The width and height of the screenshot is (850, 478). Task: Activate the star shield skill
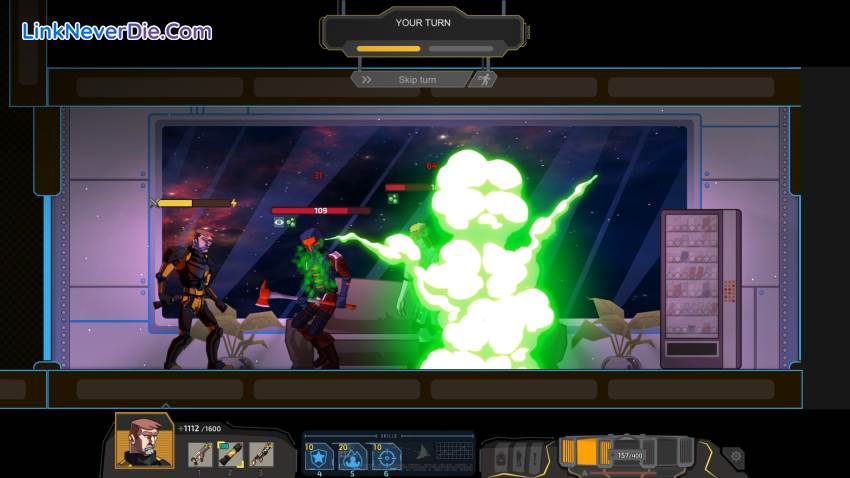320,457
